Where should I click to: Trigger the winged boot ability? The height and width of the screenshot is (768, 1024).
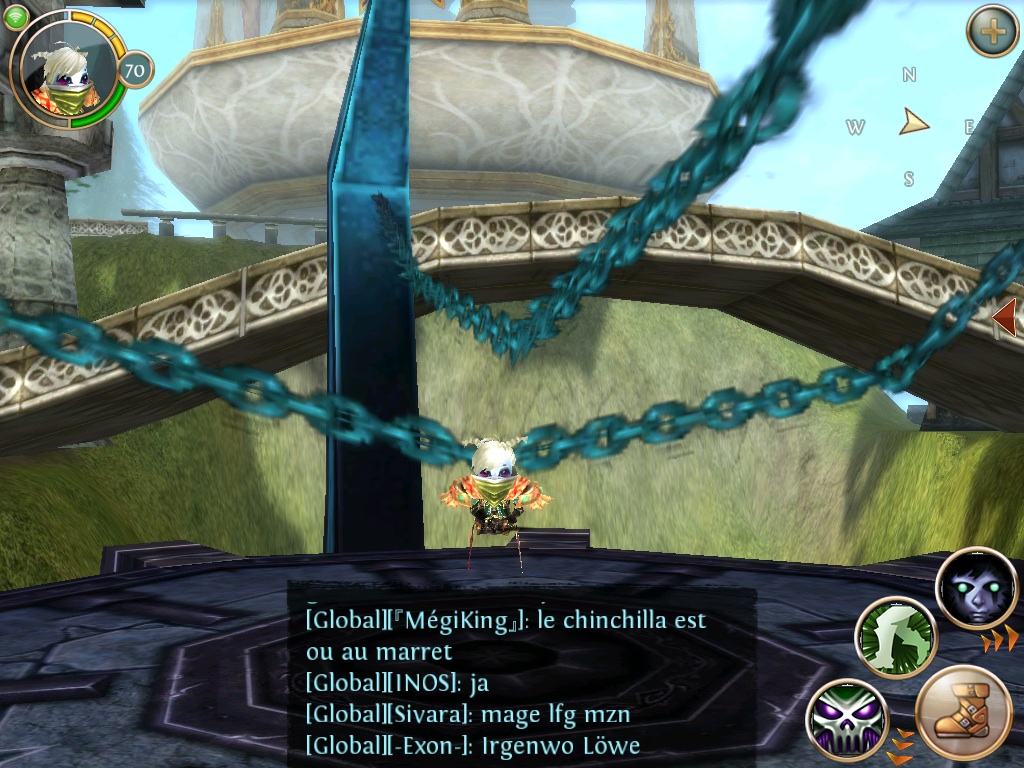(964, 714)
